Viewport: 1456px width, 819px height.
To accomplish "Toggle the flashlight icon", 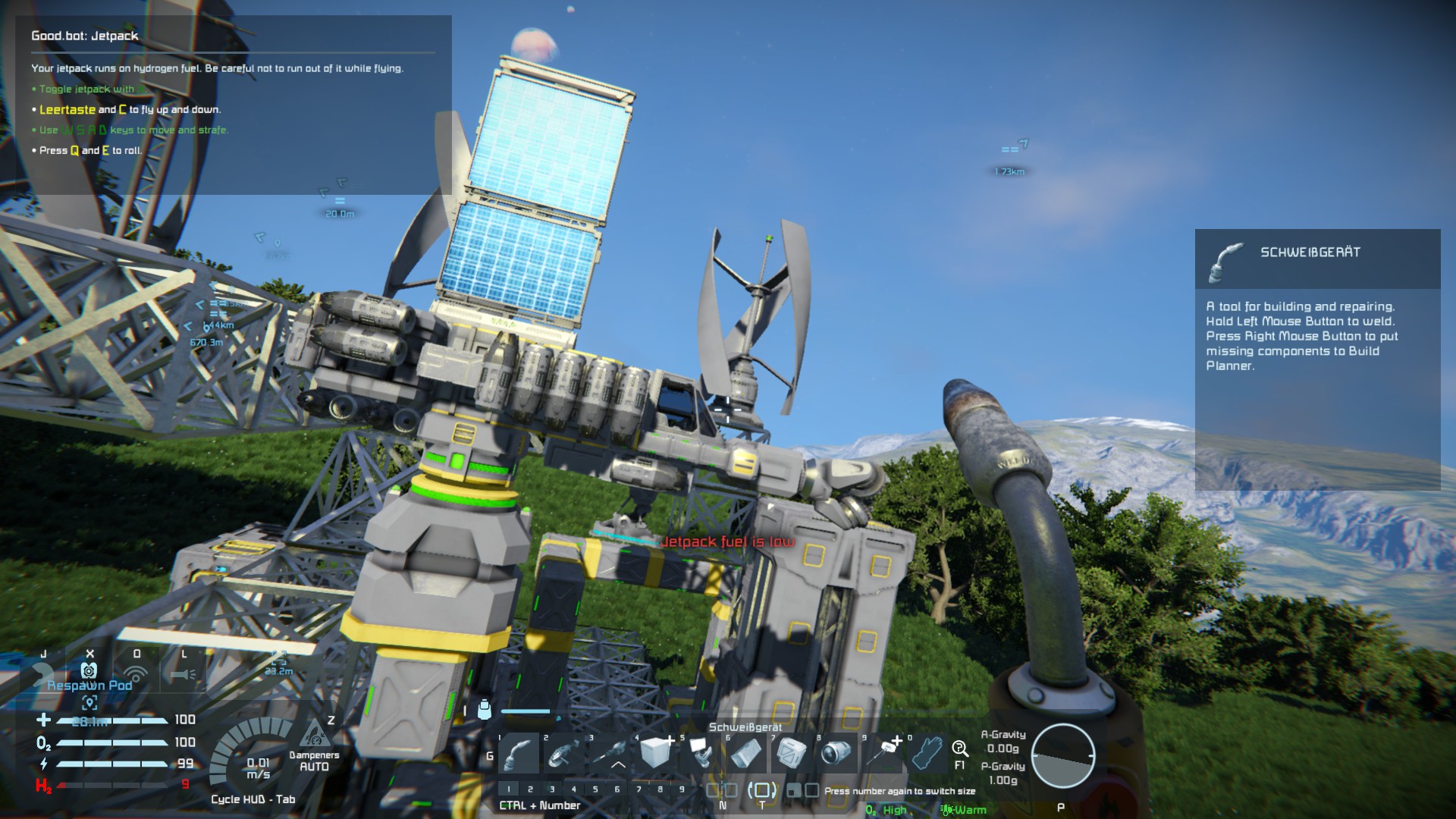I will pyautogui.click(x=183, y=673).
